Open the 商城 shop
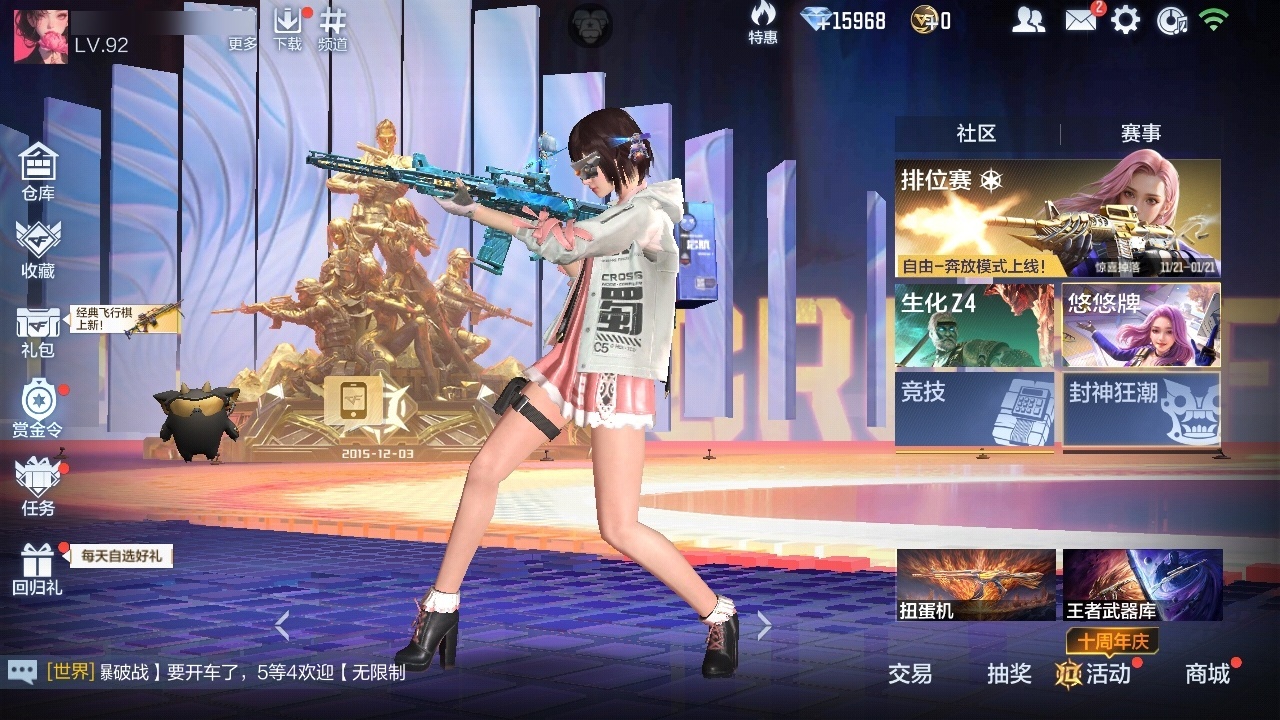 1207,674
